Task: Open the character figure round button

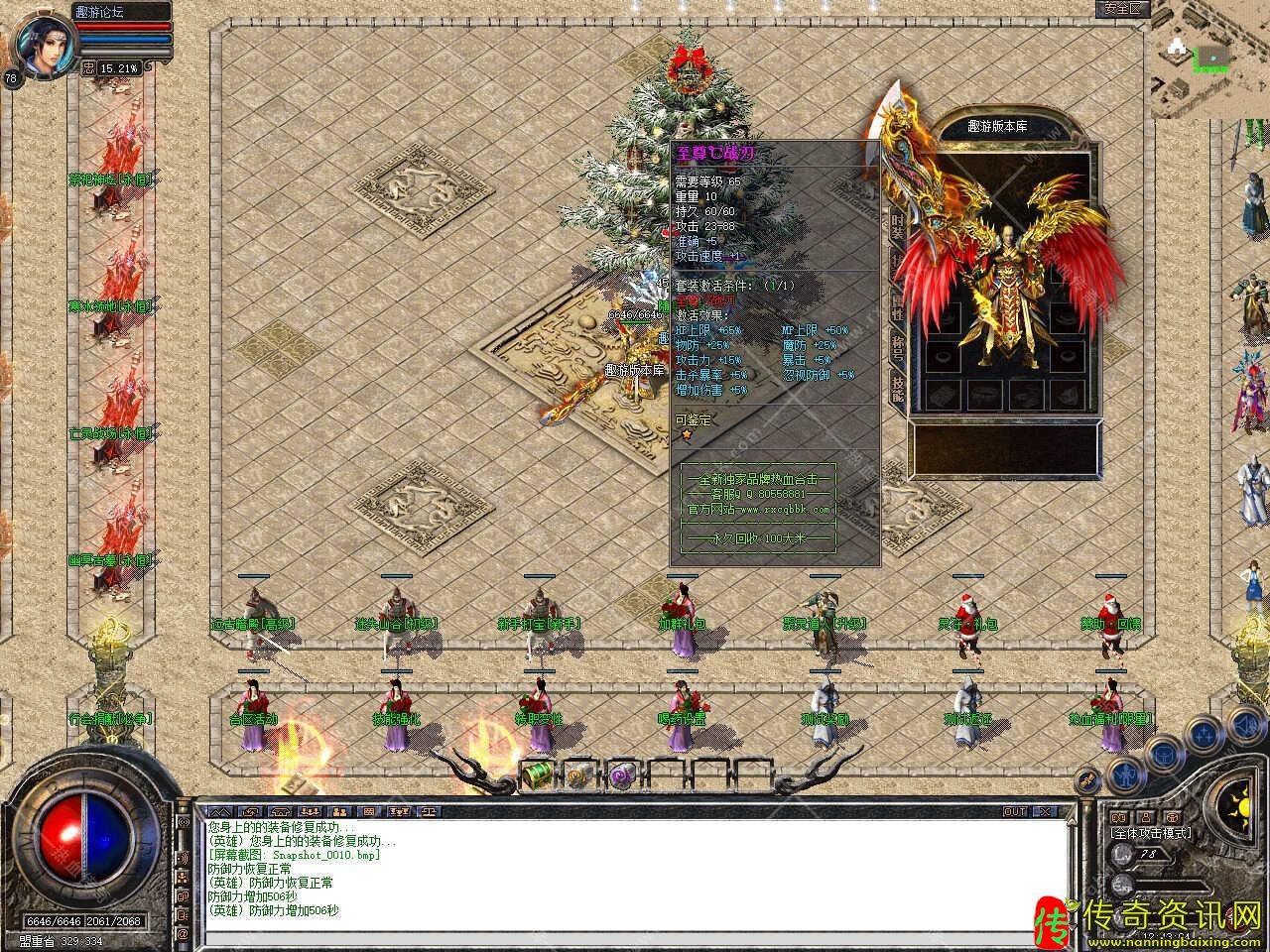Action: tap(1123, 773)
